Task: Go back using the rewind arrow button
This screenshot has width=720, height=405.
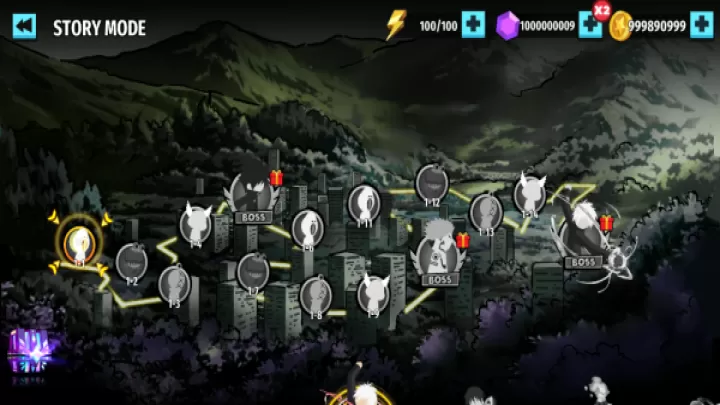Action: 25,26
